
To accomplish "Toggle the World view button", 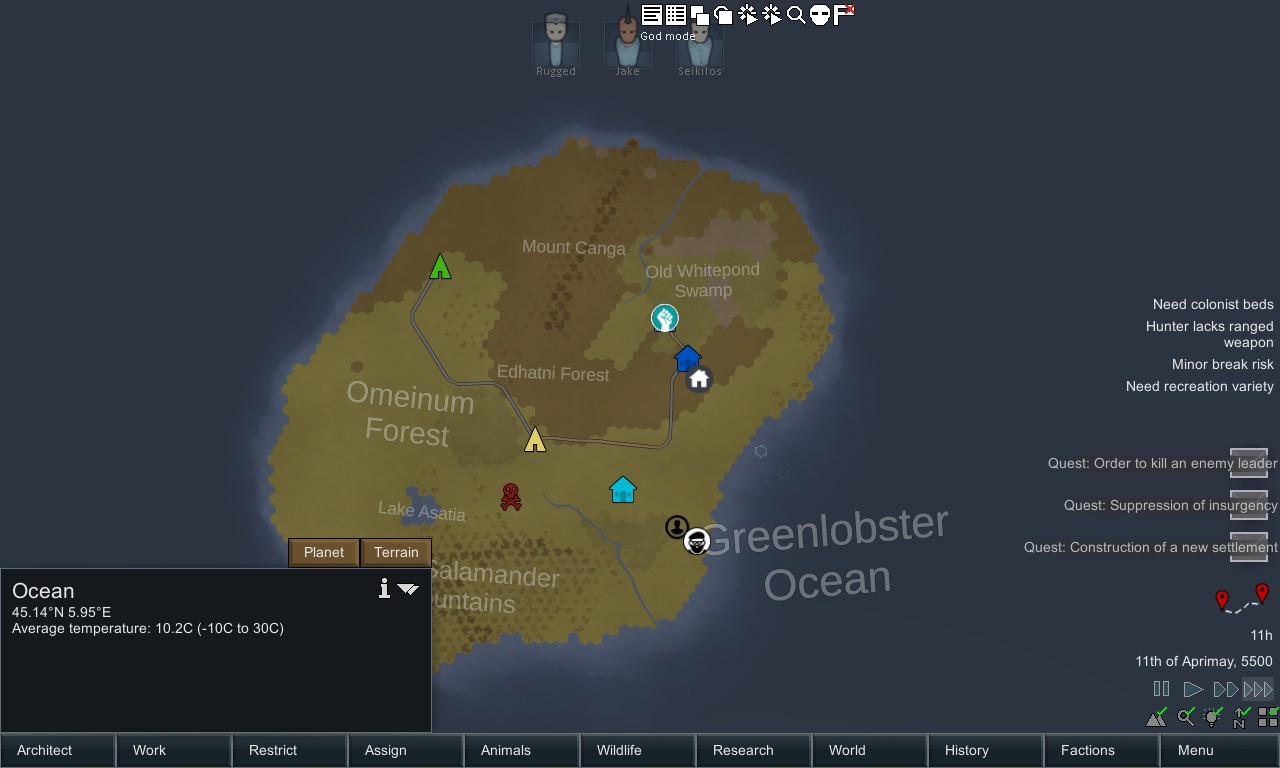I will pyautogui.click(x=870, y=750).
